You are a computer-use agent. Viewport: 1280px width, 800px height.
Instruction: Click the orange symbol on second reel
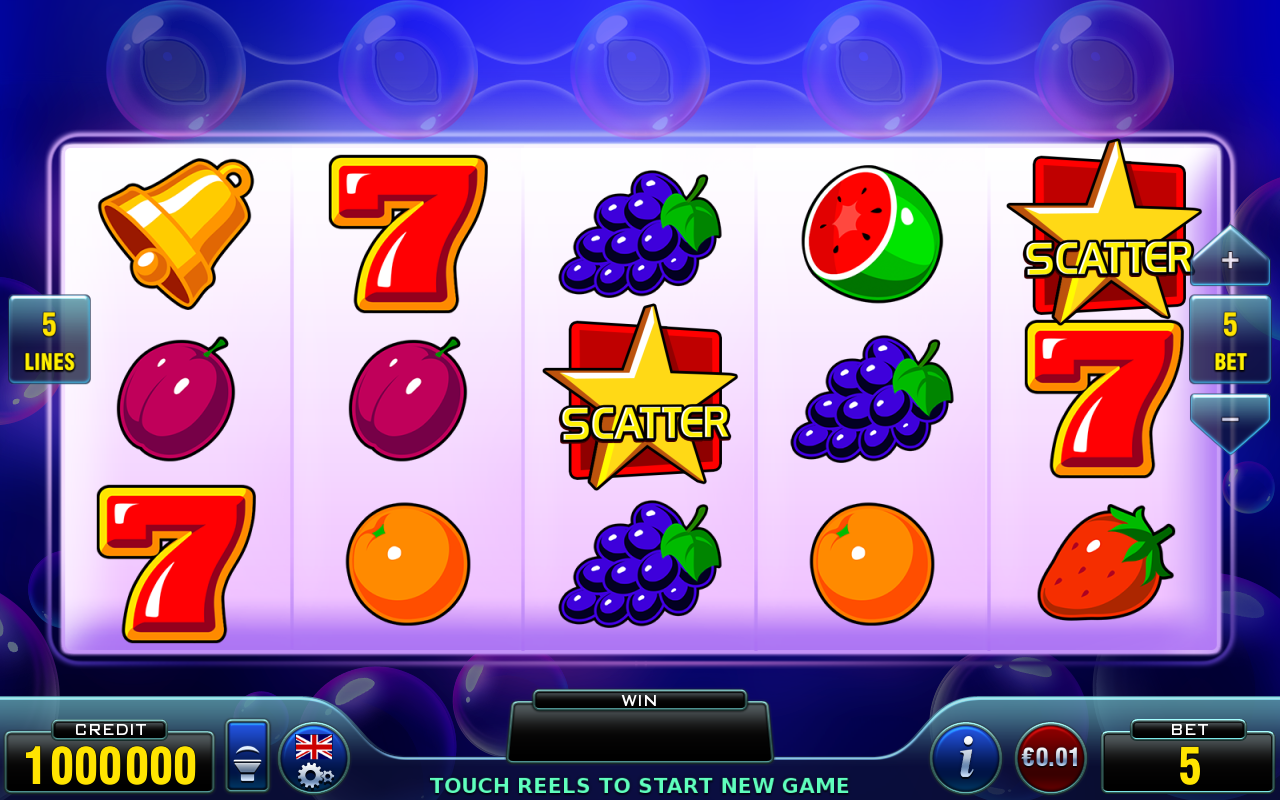(x=406, y=562)
